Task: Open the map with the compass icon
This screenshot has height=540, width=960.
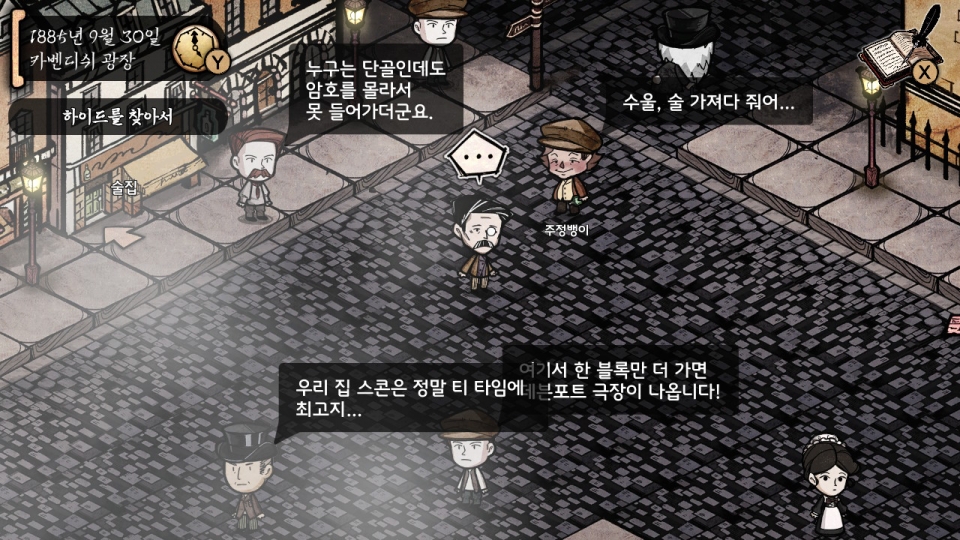Action: pyautogui.click(x=194, y=45)
